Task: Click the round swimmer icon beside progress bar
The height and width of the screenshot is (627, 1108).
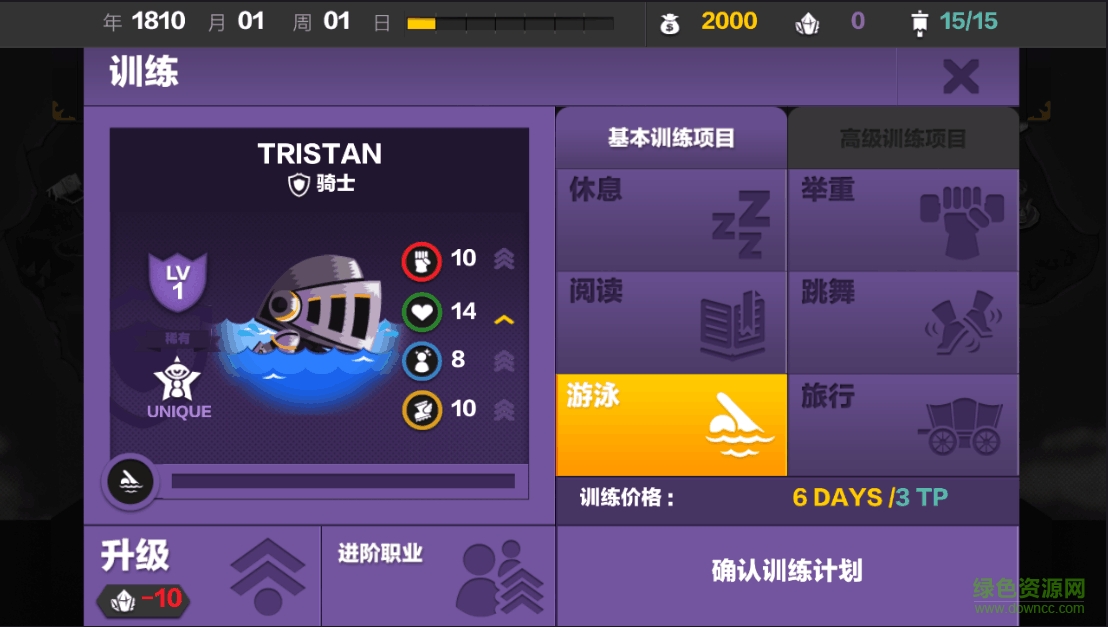Action: coord(130,482)
